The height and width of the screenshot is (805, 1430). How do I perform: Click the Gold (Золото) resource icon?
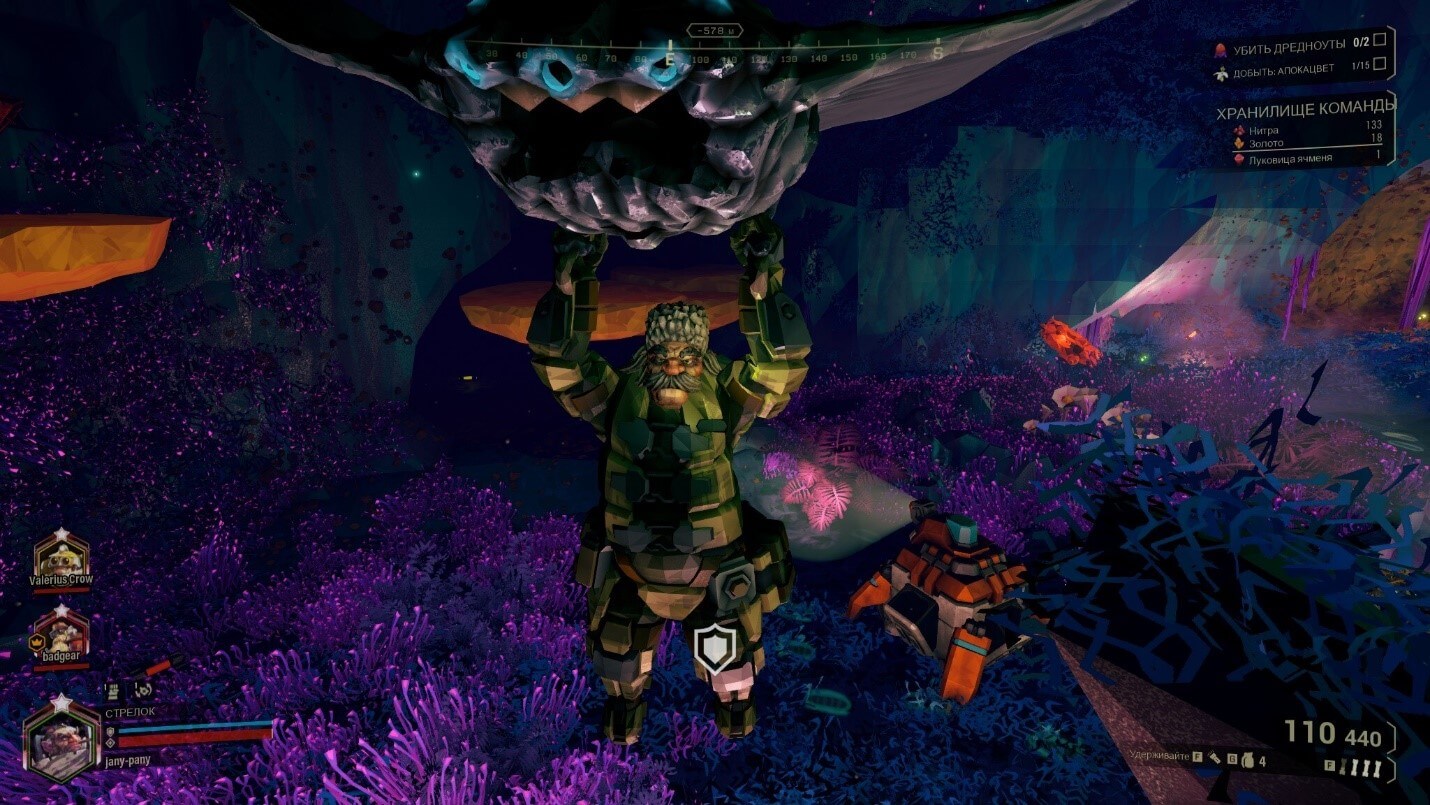pos(1240,142)
